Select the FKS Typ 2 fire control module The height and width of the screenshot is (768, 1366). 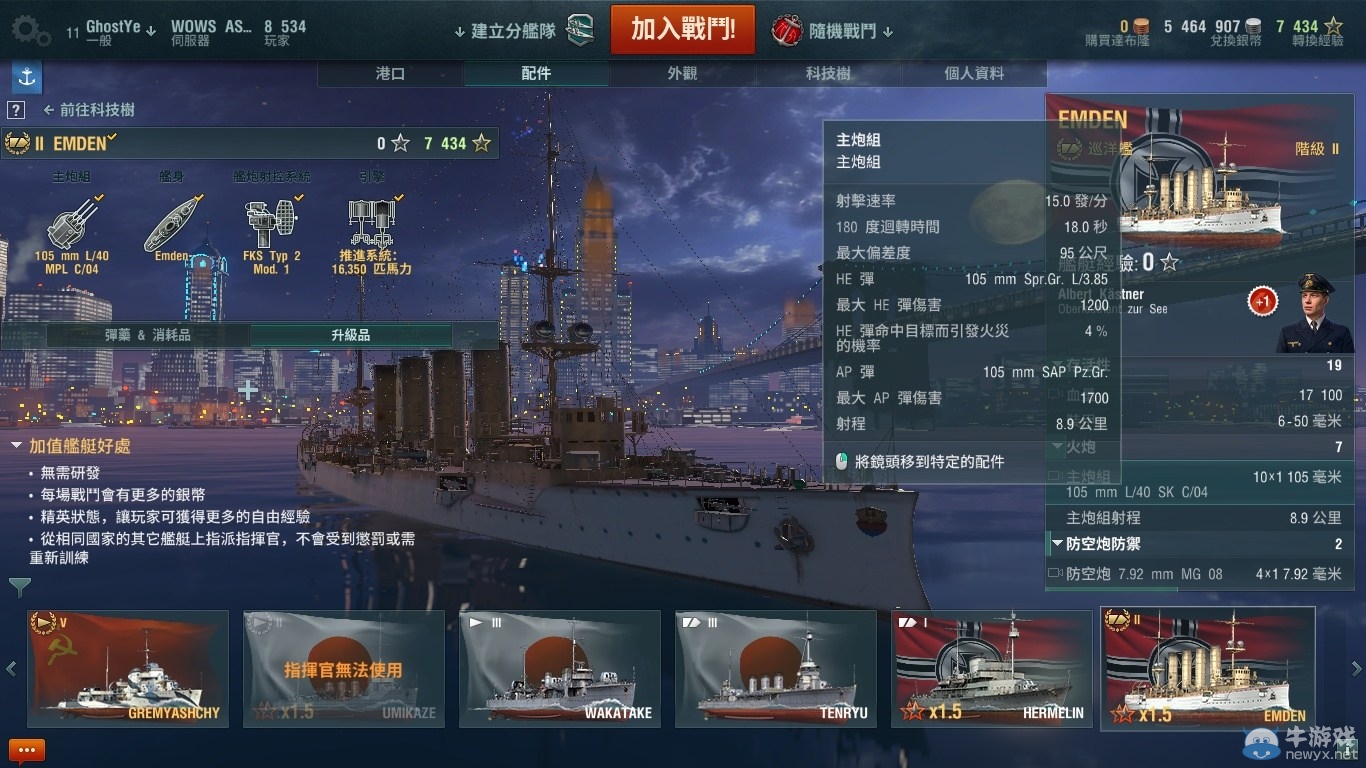[x=273, y=222]
